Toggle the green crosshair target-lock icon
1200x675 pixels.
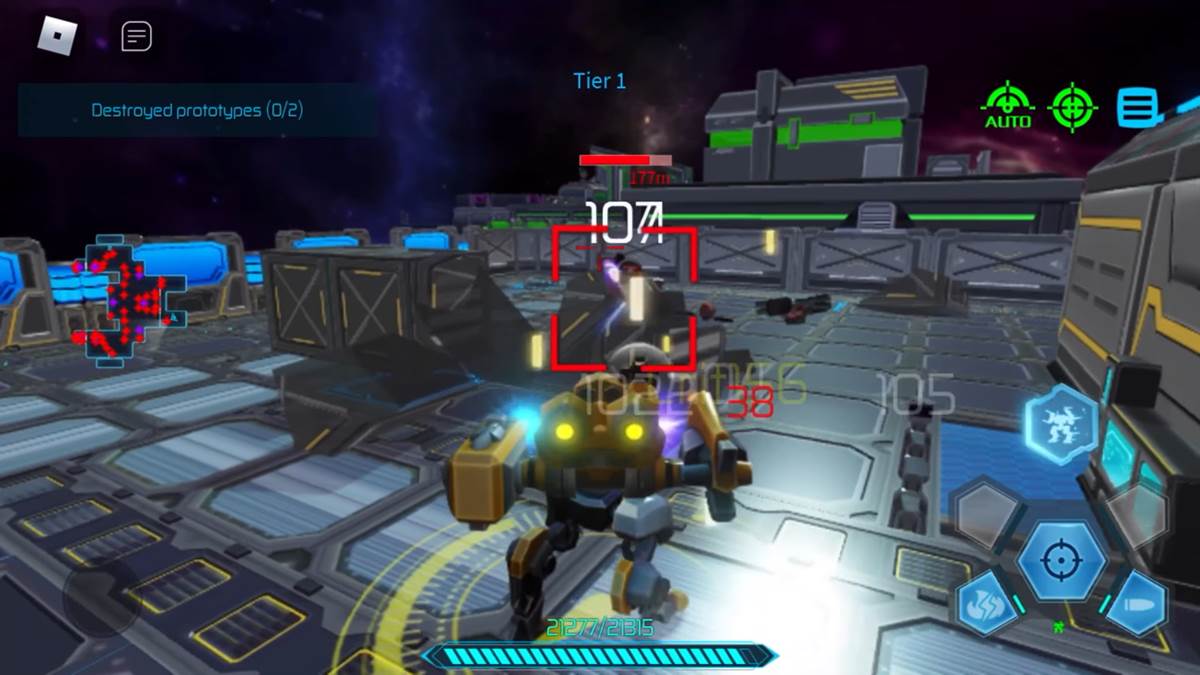[1072, 106]
